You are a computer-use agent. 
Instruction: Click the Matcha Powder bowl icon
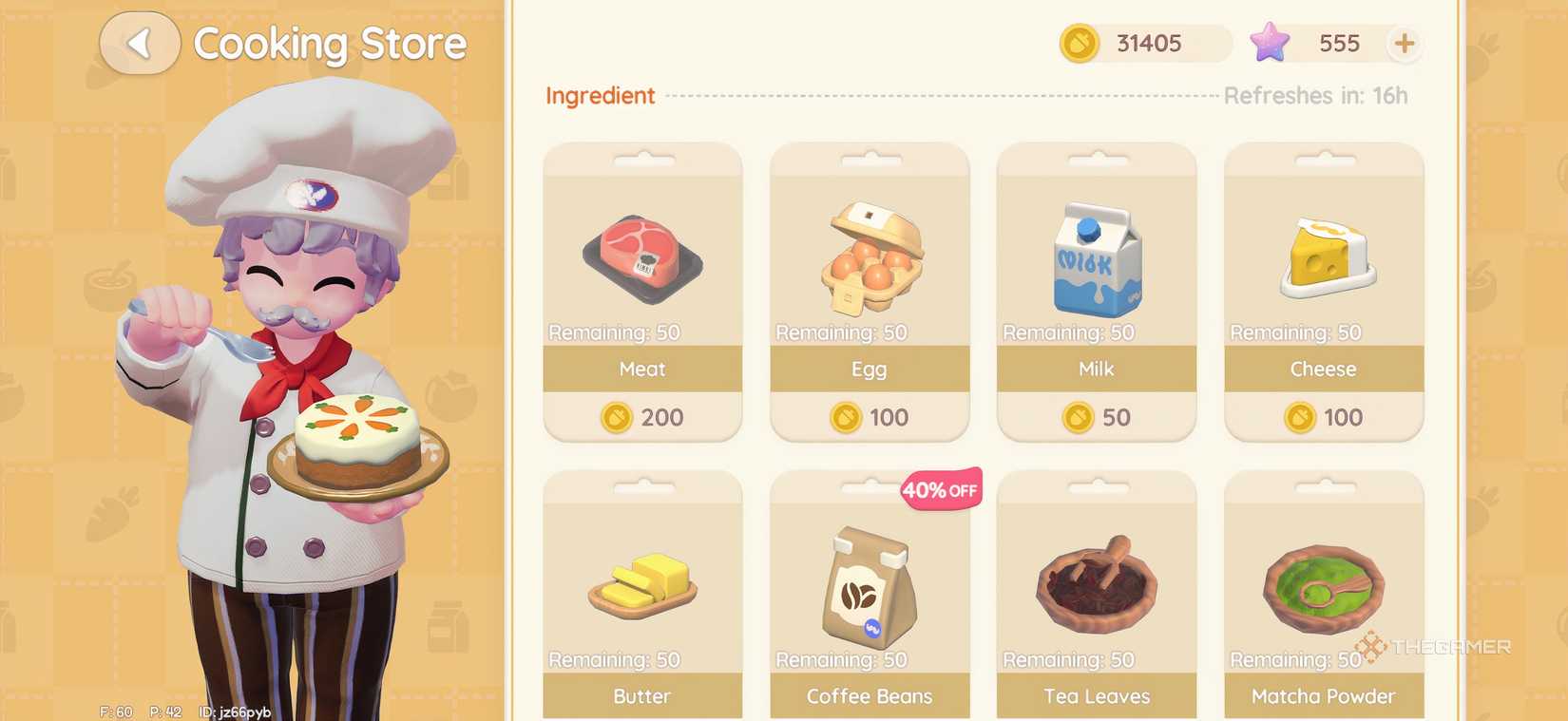pos(1323,584)
